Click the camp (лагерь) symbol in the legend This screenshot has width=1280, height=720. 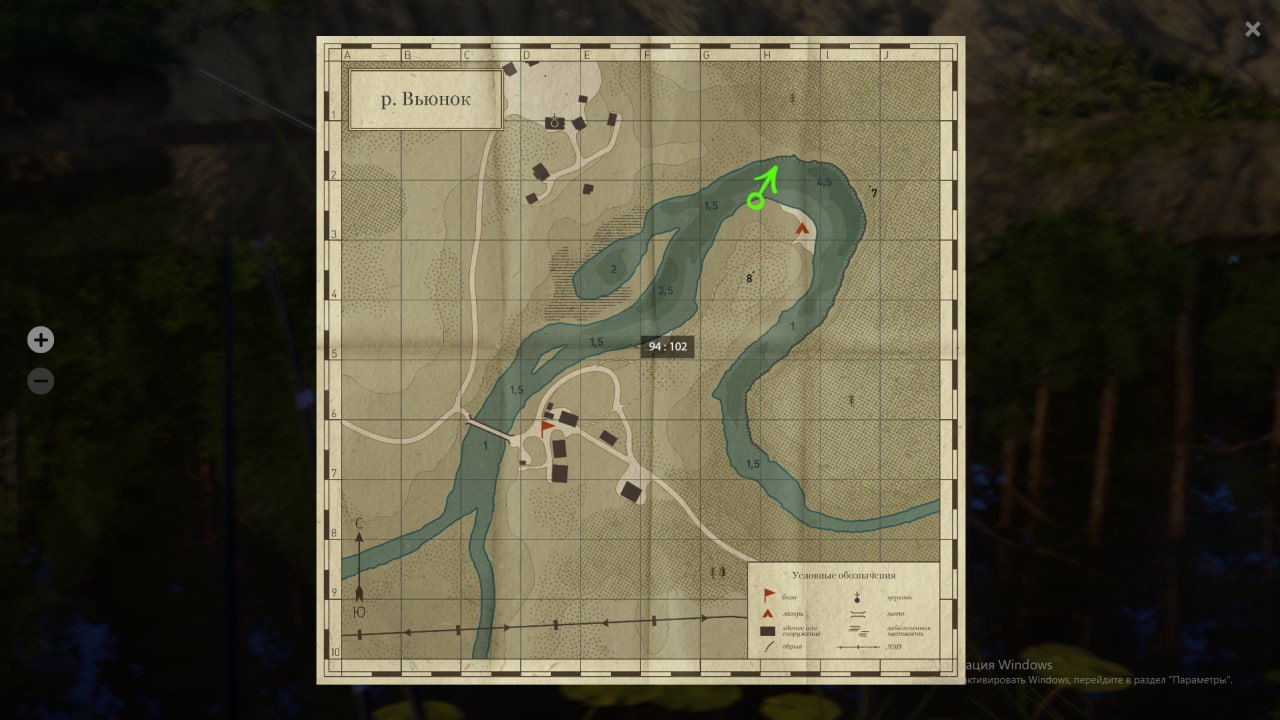767,614
